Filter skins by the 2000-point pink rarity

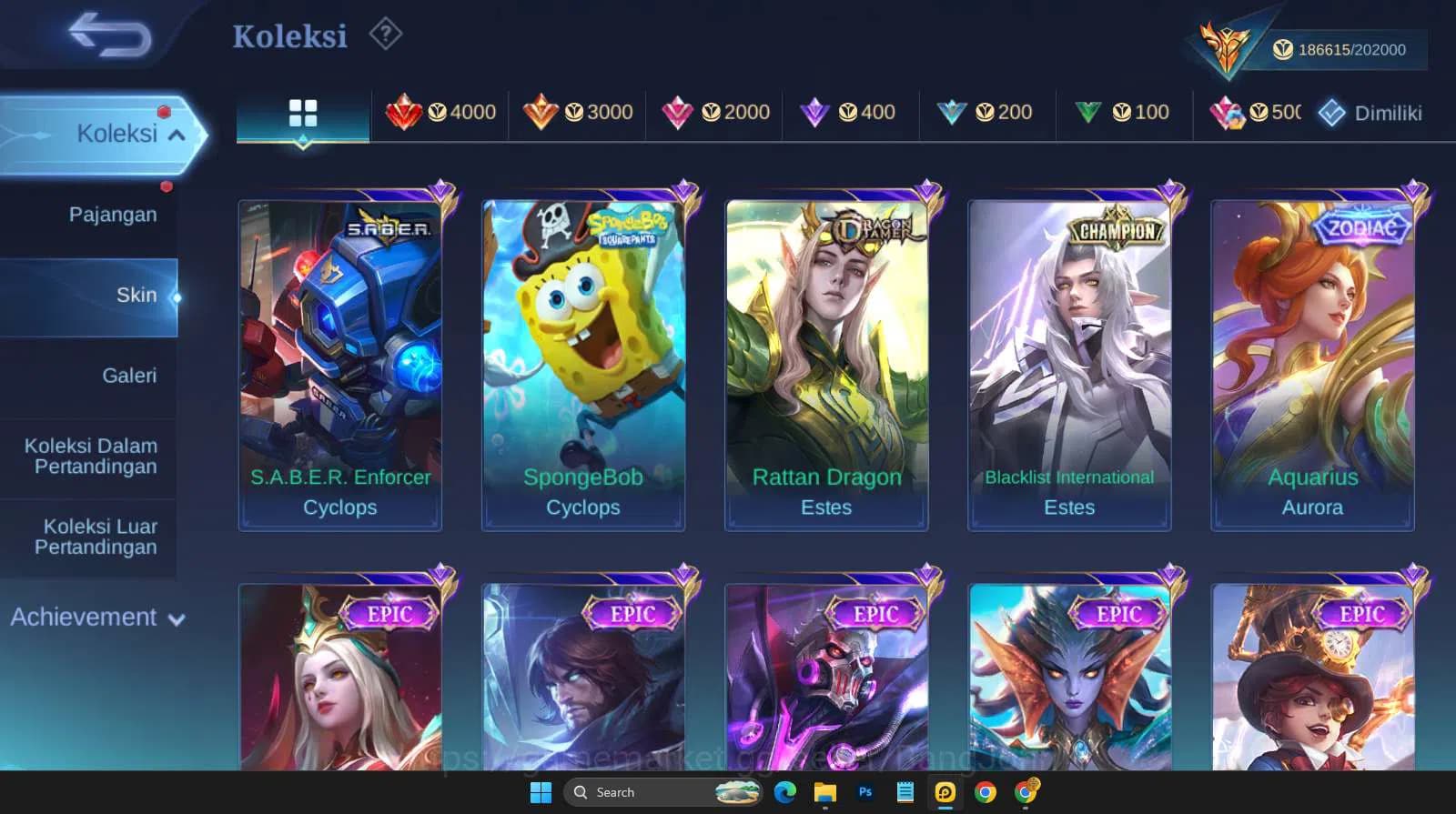715,113
